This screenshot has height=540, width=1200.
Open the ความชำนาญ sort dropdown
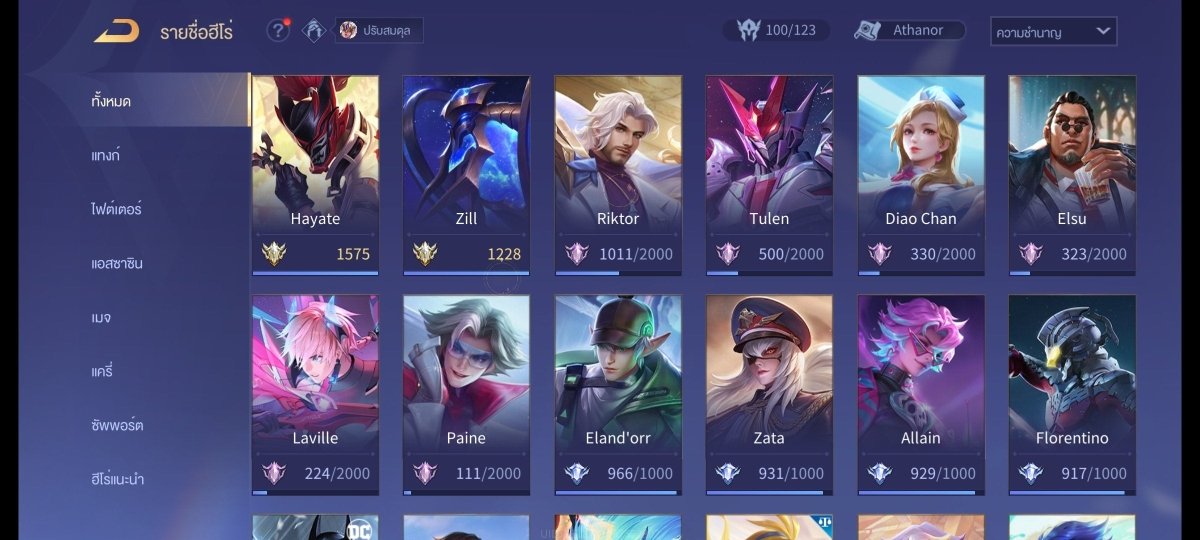[1053, 31]
